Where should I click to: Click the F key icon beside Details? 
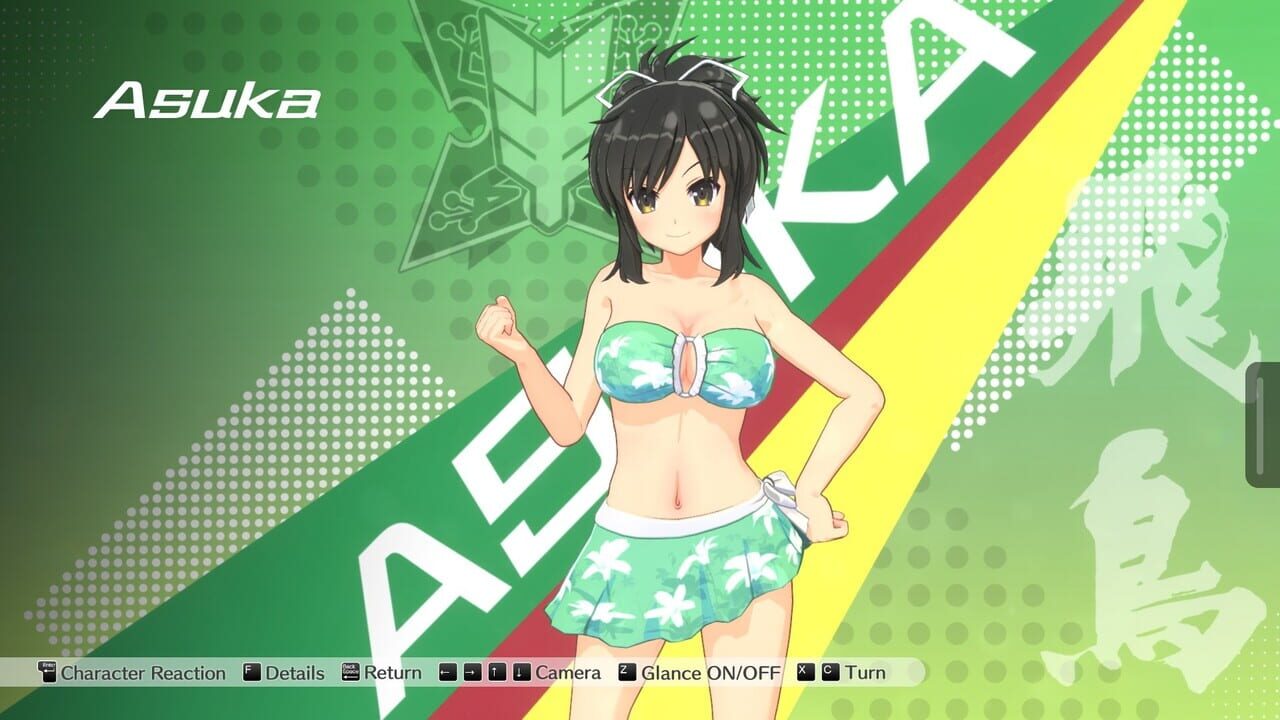250,673
